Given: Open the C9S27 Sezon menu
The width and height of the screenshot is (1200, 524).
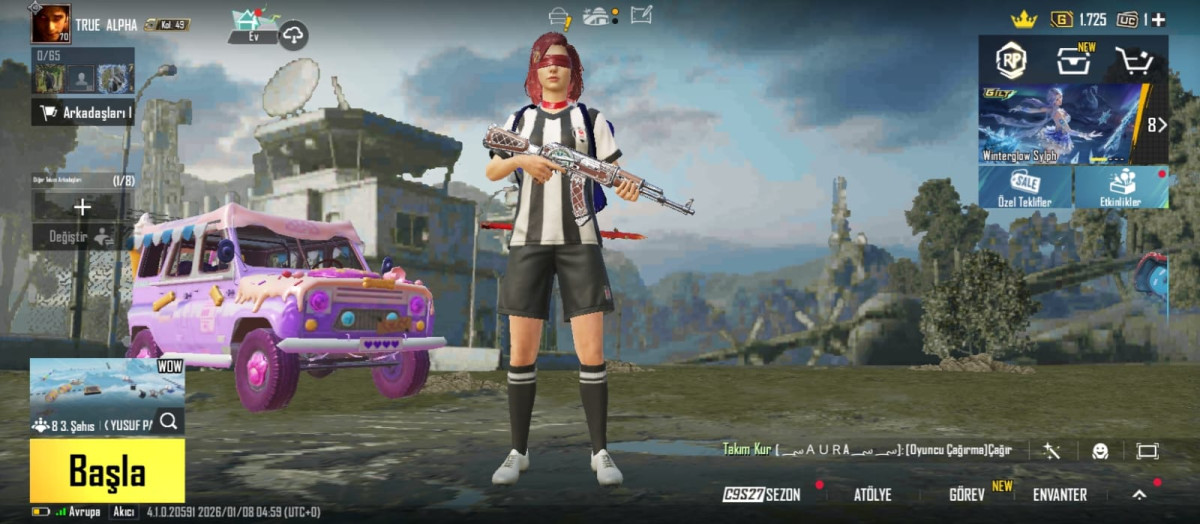Looking at the screenshot, I should coord(762,495).
